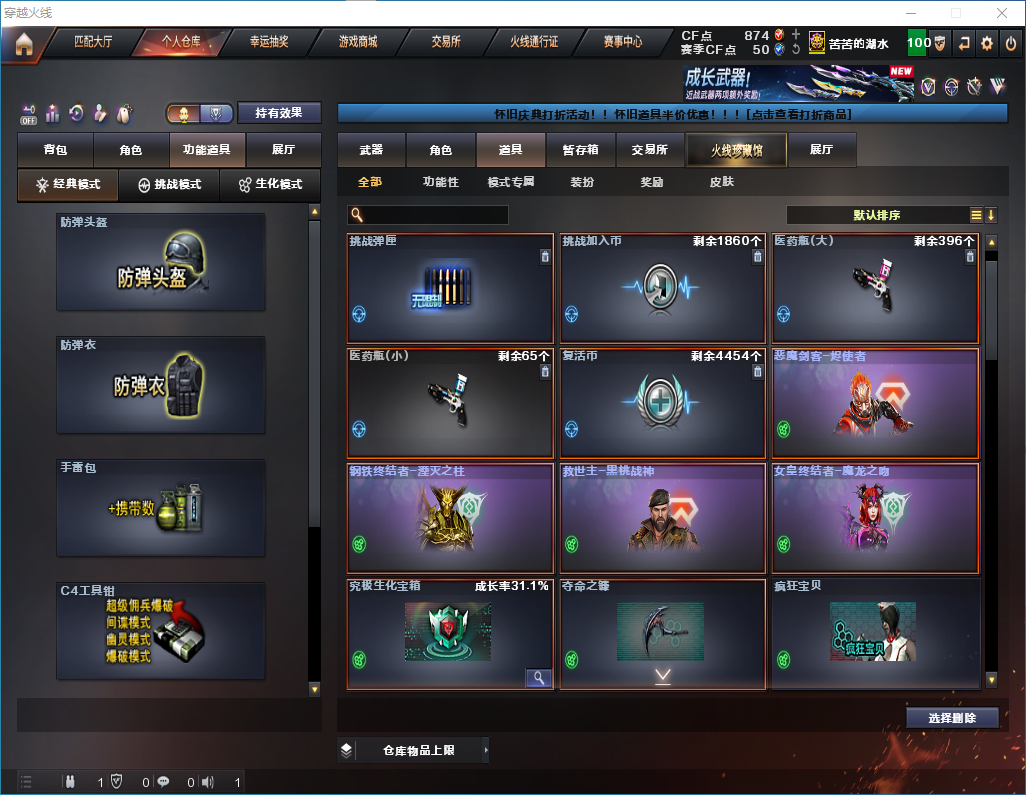This screenshot has height=795, width=1026.
Task: Open the 幸运抽奖 lucky draw page
Action: (269, 43)
